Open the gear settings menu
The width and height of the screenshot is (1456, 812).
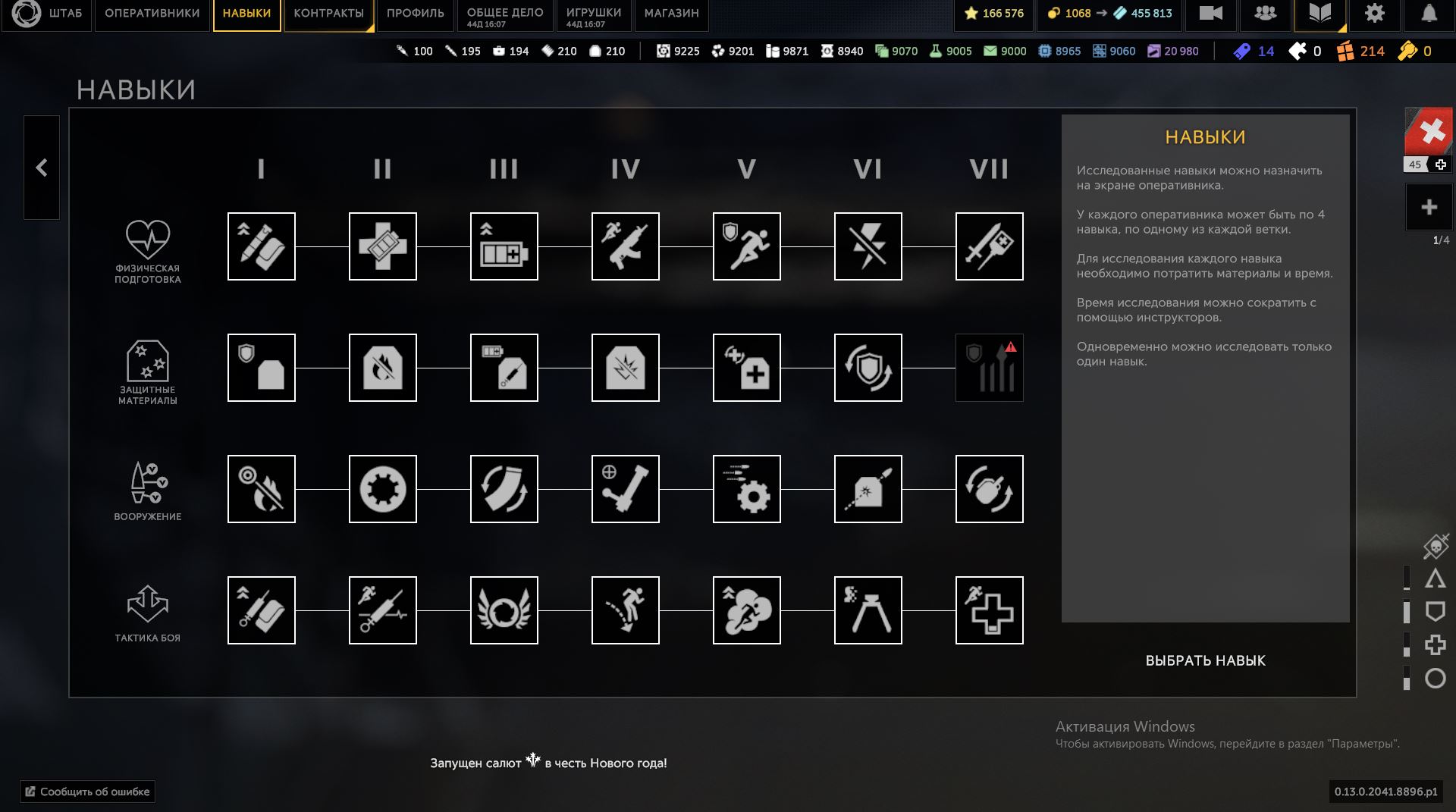point(1374,14)
